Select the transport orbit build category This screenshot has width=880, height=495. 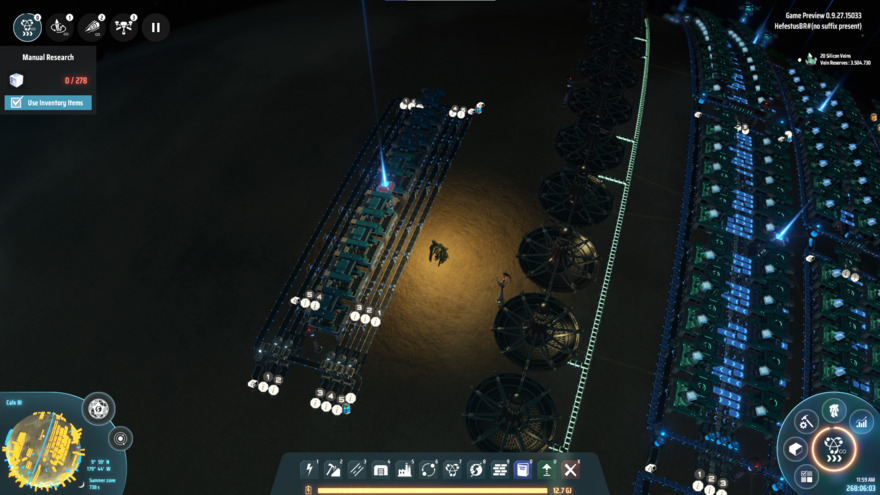tap(429, 469)
